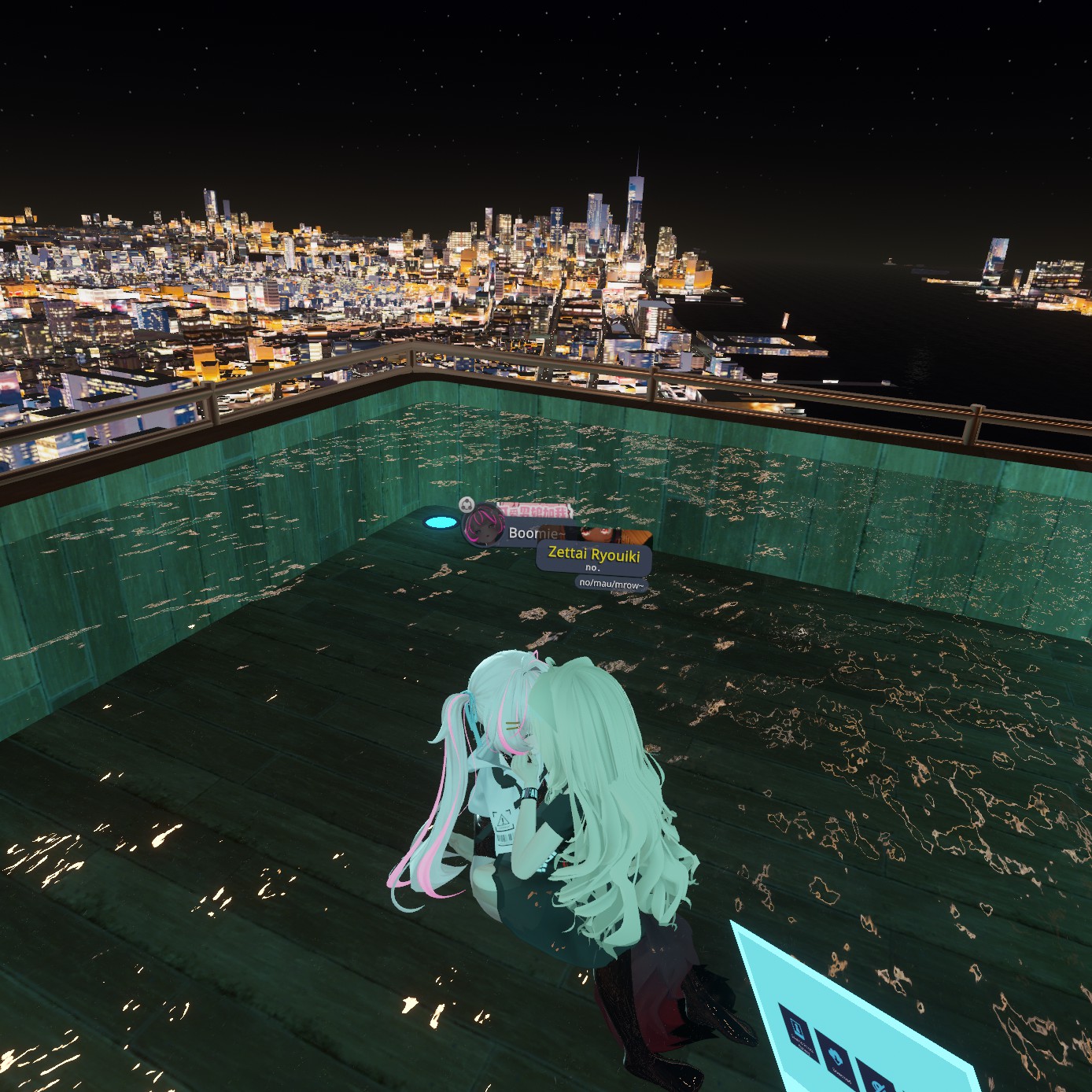Click Boomie~'s round avatar thumbnail

pos(482,527)
